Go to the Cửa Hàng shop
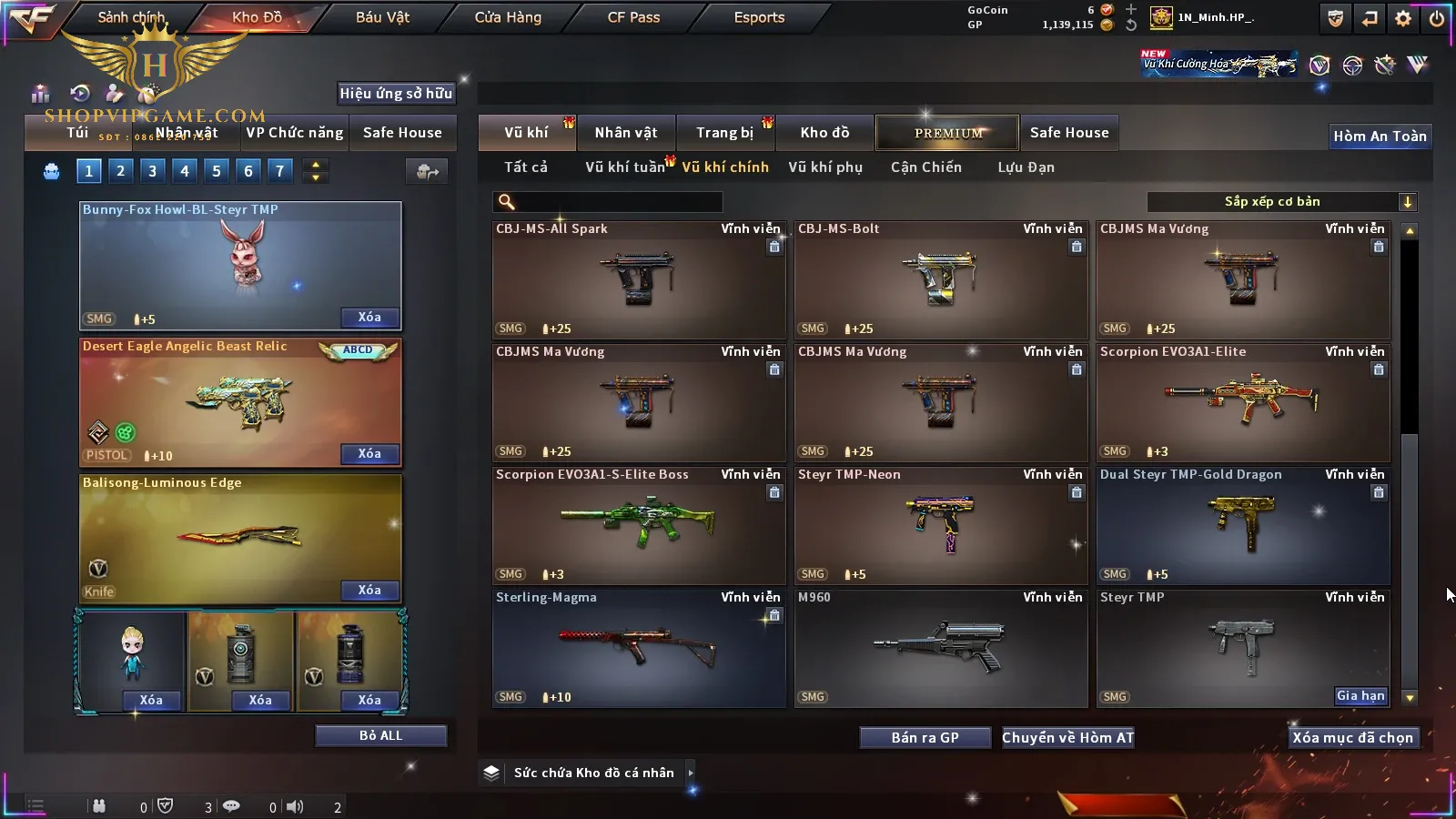Viewport: 1456px width, 819px height. [508, 17]
